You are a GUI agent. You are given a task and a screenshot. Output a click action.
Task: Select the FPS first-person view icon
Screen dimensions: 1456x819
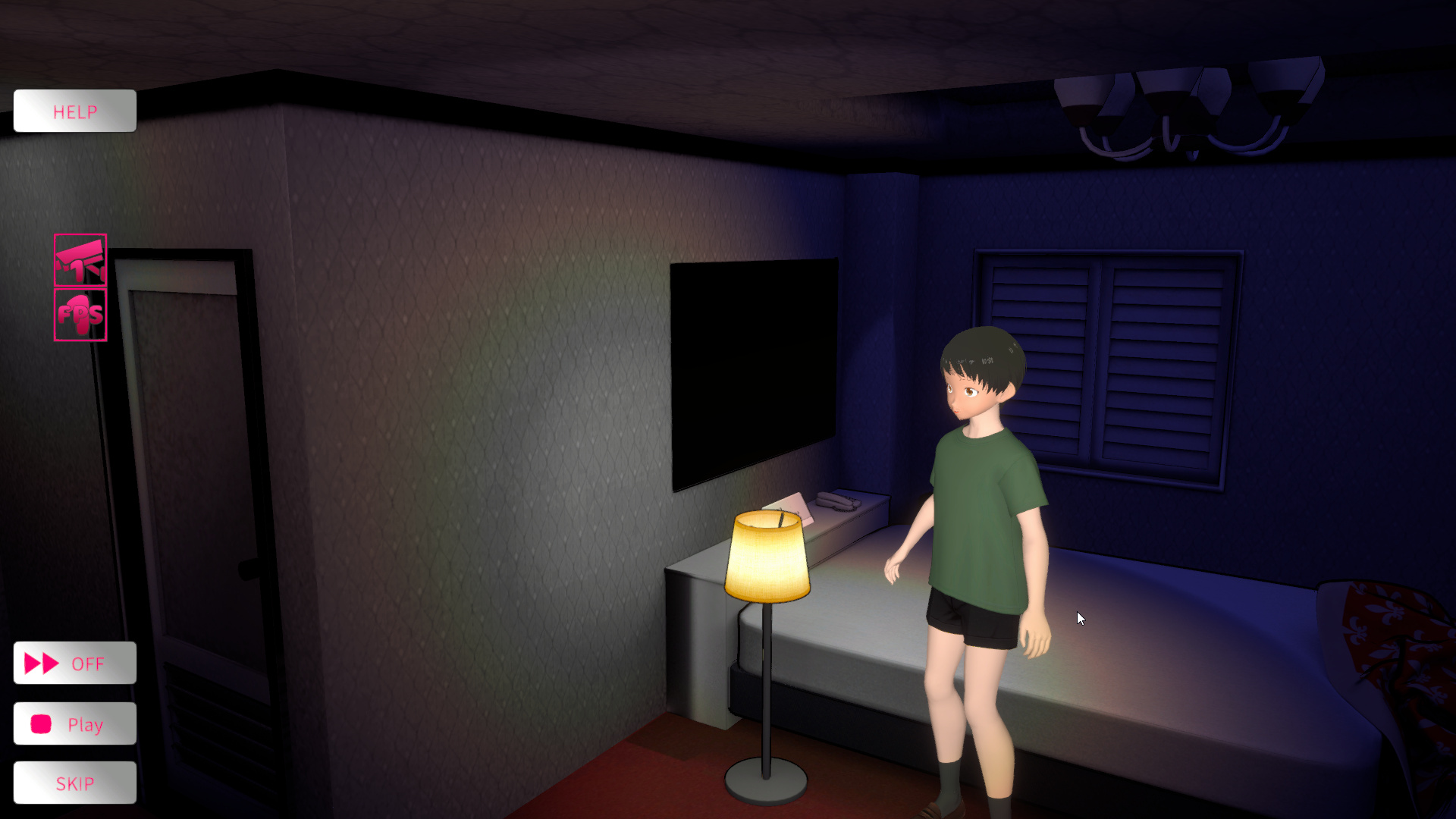80,315
